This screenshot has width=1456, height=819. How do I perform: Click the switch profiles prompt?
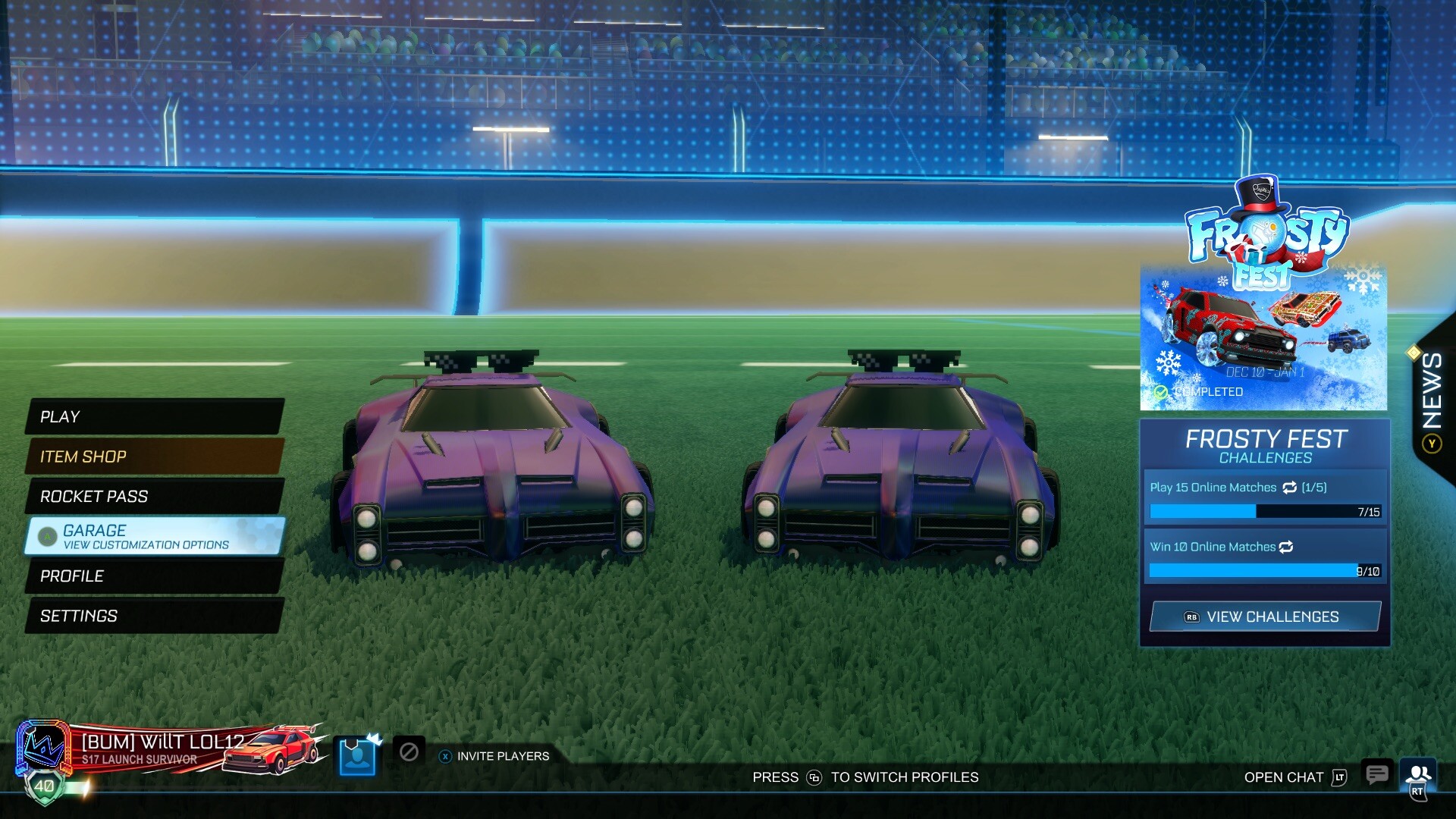(x=864, y=777)
